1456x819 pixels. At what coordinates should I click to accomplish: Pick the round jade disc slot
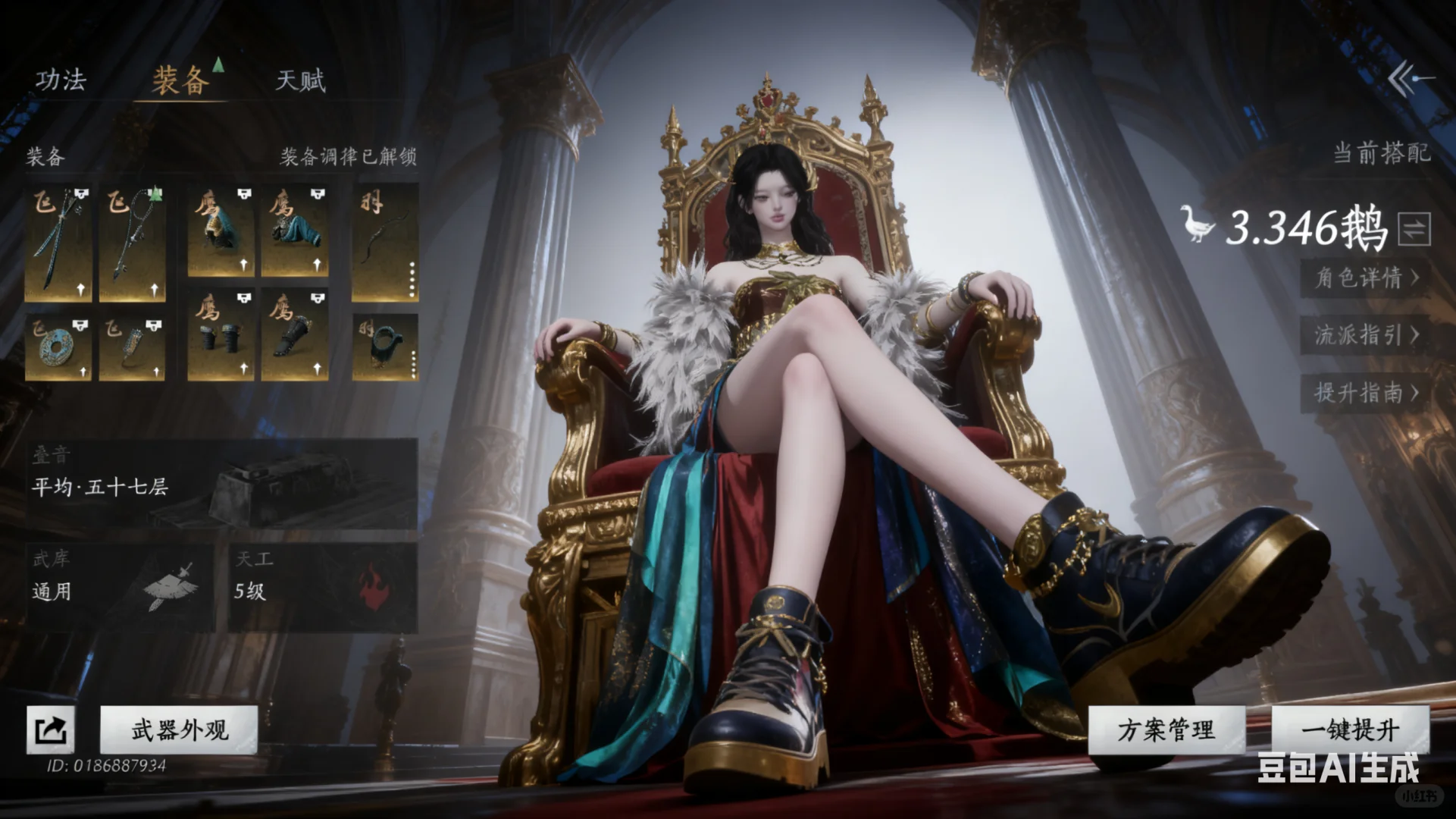coord(58,349)
